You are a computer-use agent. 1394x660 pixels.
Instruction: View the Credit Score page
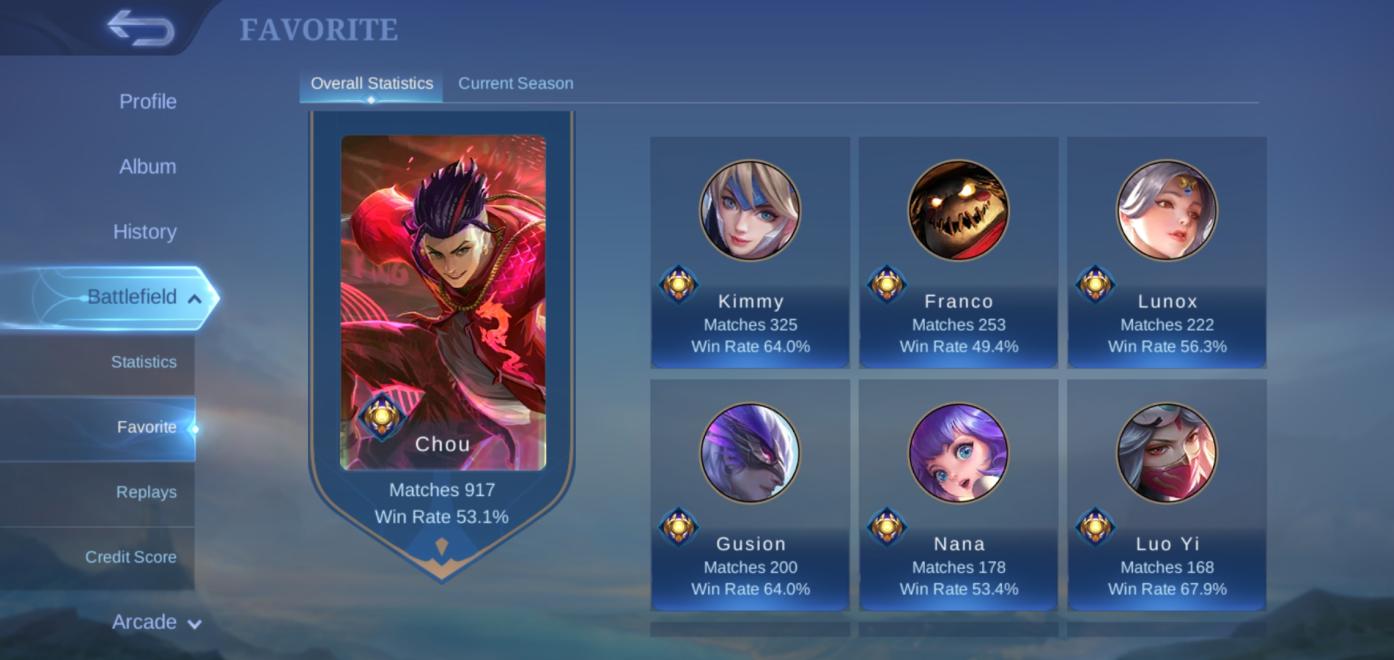[x=130, y=557]
